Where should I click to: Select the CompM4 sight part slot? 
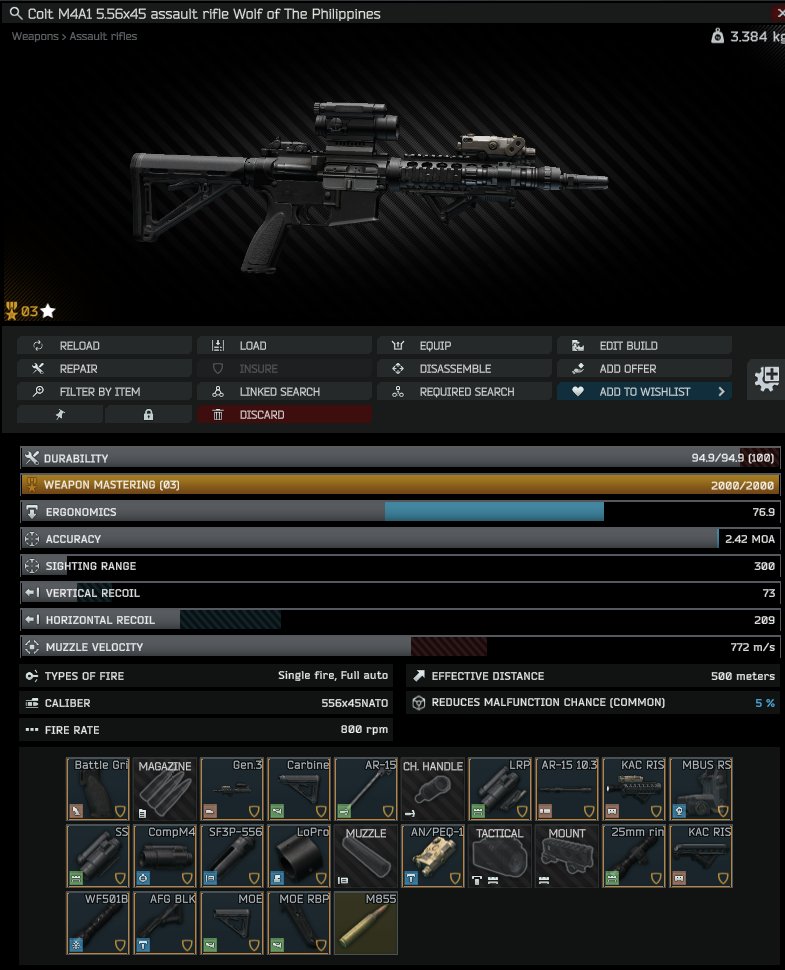point(165,855)
